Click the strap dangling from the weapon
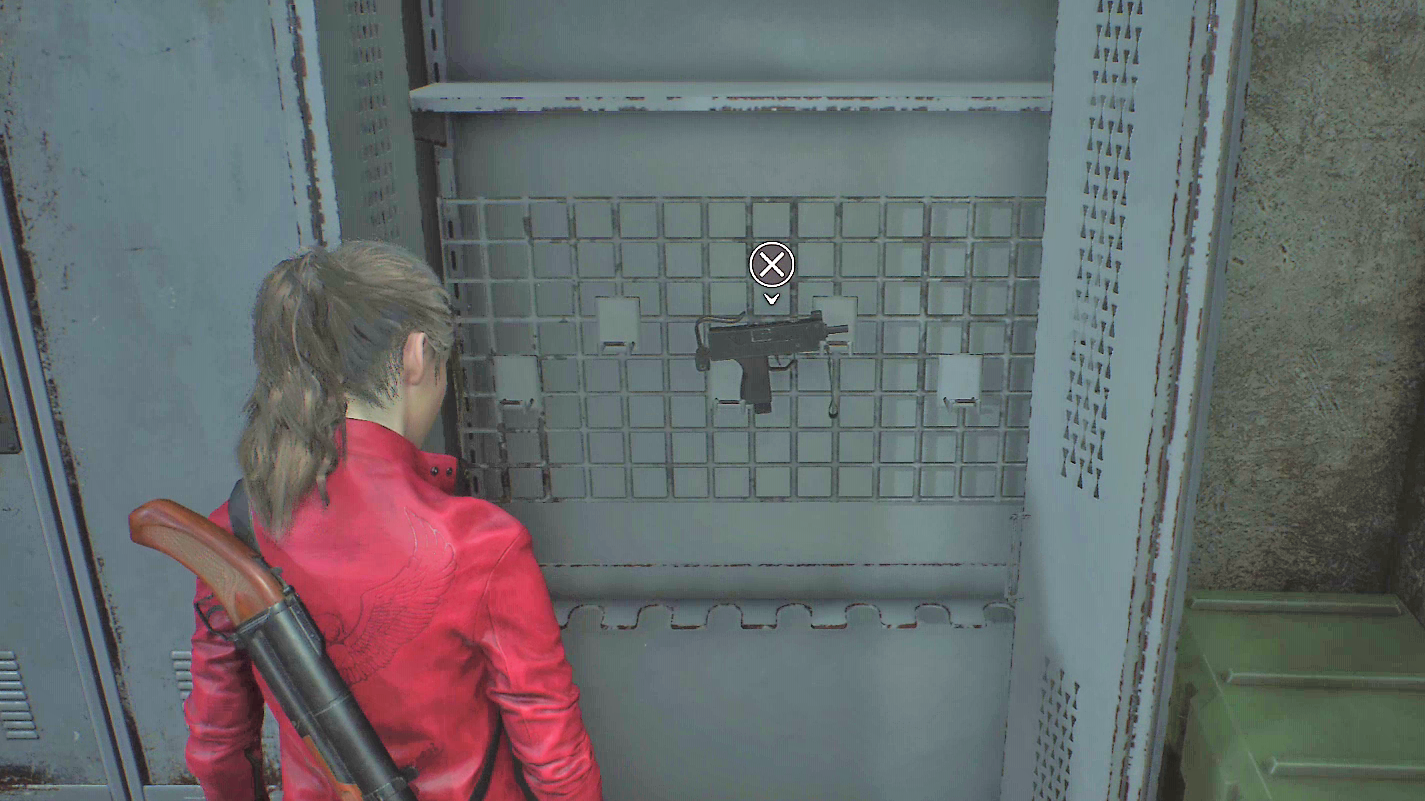The width and height of the screenshot is (1425, 801). [x=830, y=390]
